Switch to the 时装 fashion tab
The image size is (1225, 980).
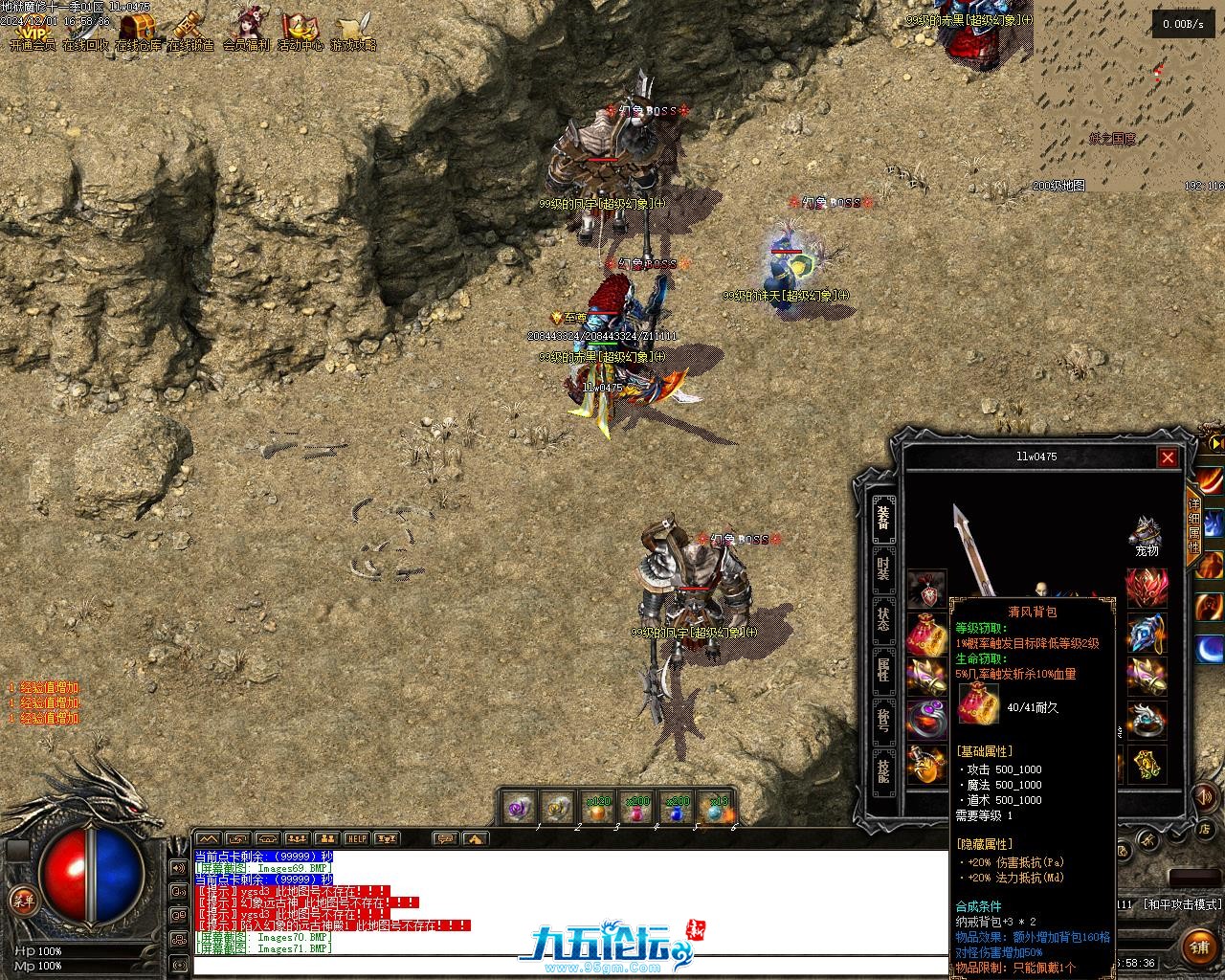click(883, 568)
